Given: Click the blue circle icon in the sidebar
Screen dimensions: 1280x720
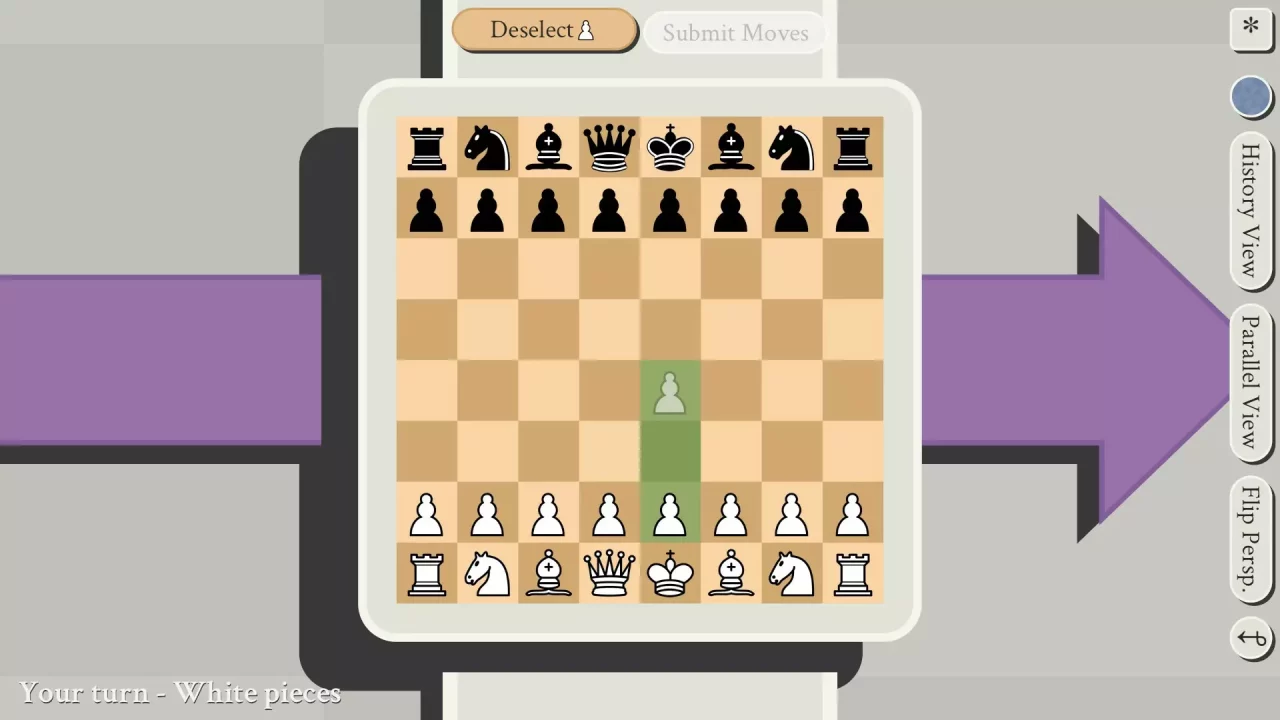Looking at the screenshot, I should point(1251,96).
